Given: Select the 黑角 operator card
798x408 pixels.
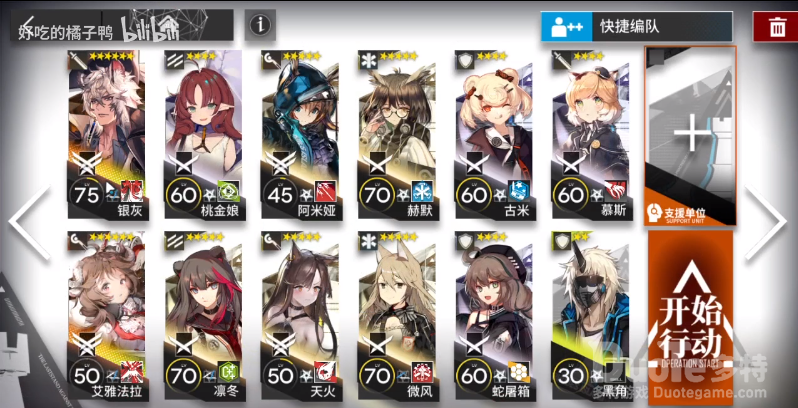Looking at the screenshot, I should coord(590,310).
